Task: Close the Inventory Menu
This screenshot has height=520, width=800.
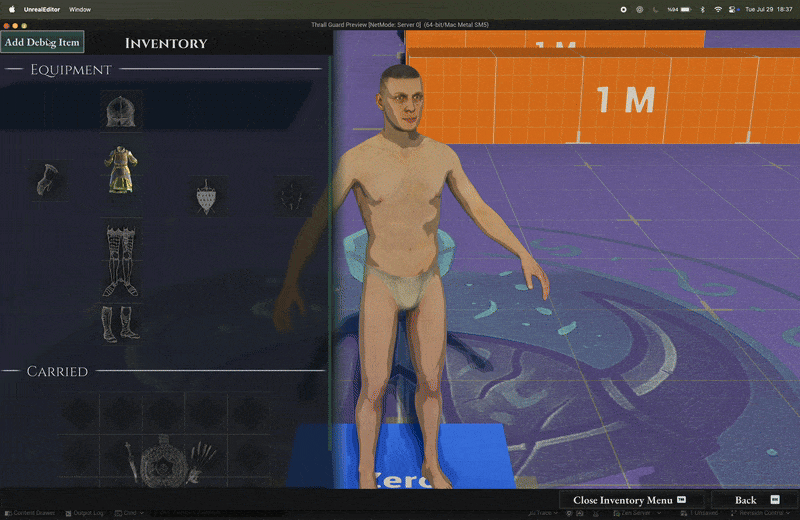Action: coord(630,500)
